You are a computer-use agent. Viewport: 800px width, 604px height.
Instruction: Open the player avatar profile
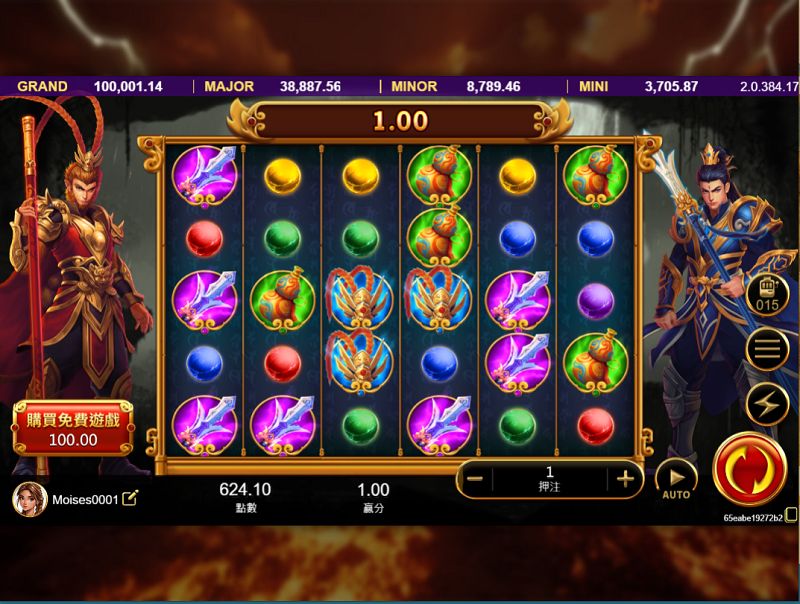(29, 499)
